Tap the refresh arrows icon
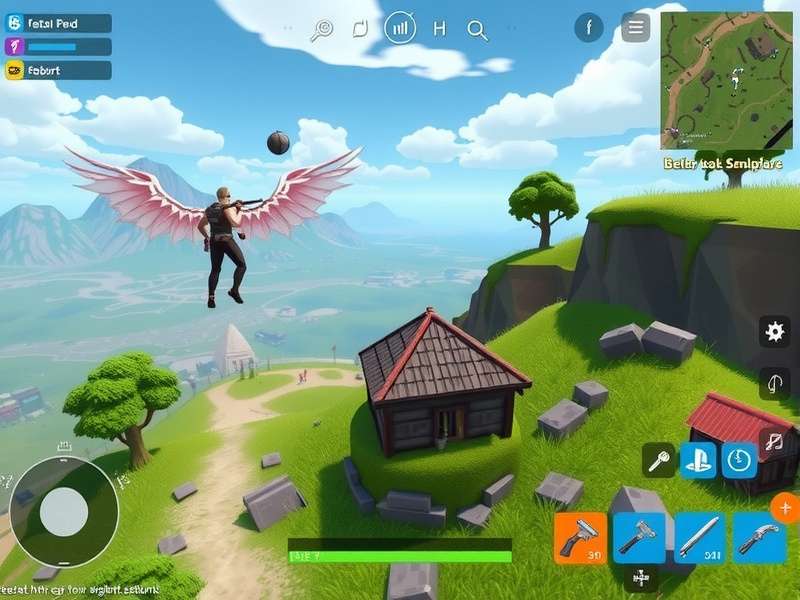The height and width of the screenshot is (600, 800). point(361,29)
